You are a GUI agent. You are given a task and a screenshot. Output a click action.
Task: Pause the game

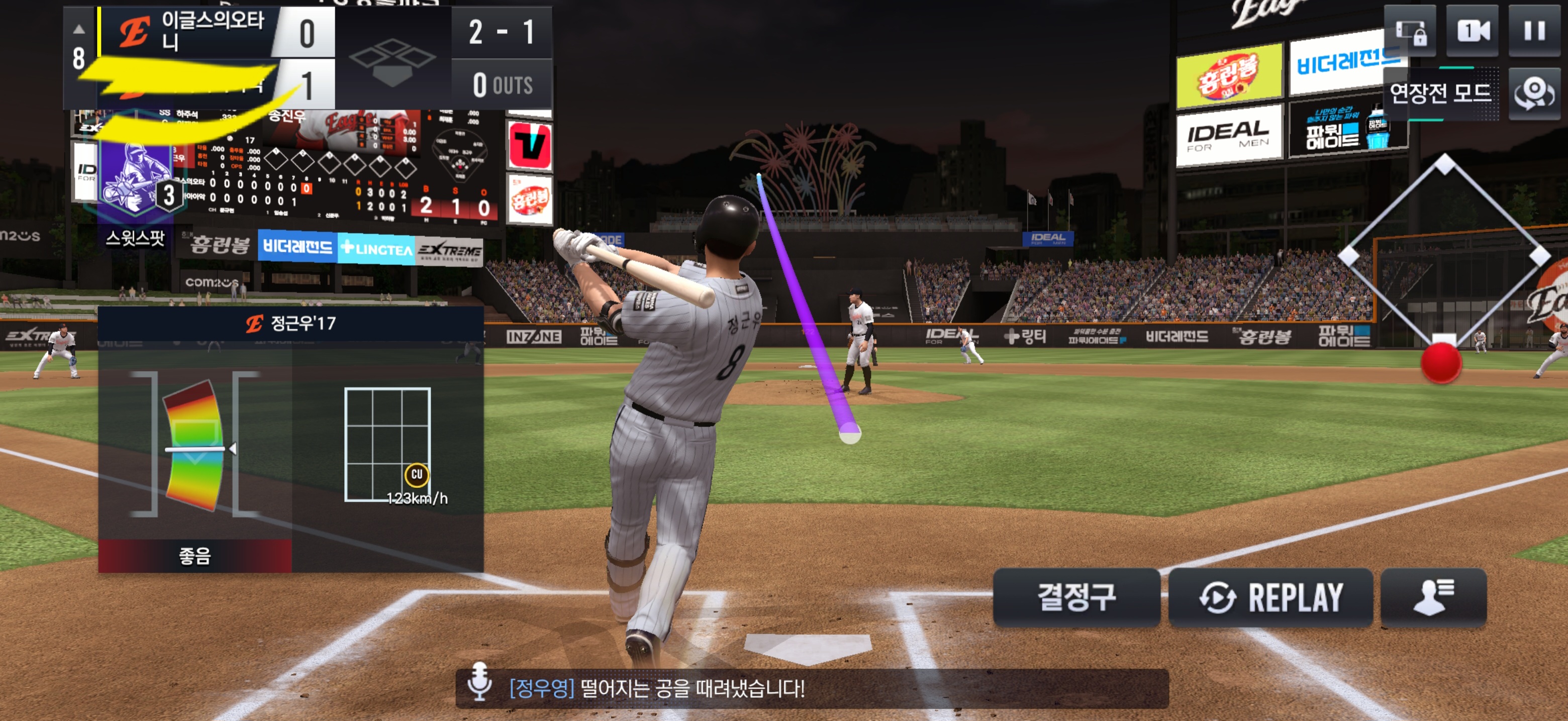click(x=1533, y=31)
